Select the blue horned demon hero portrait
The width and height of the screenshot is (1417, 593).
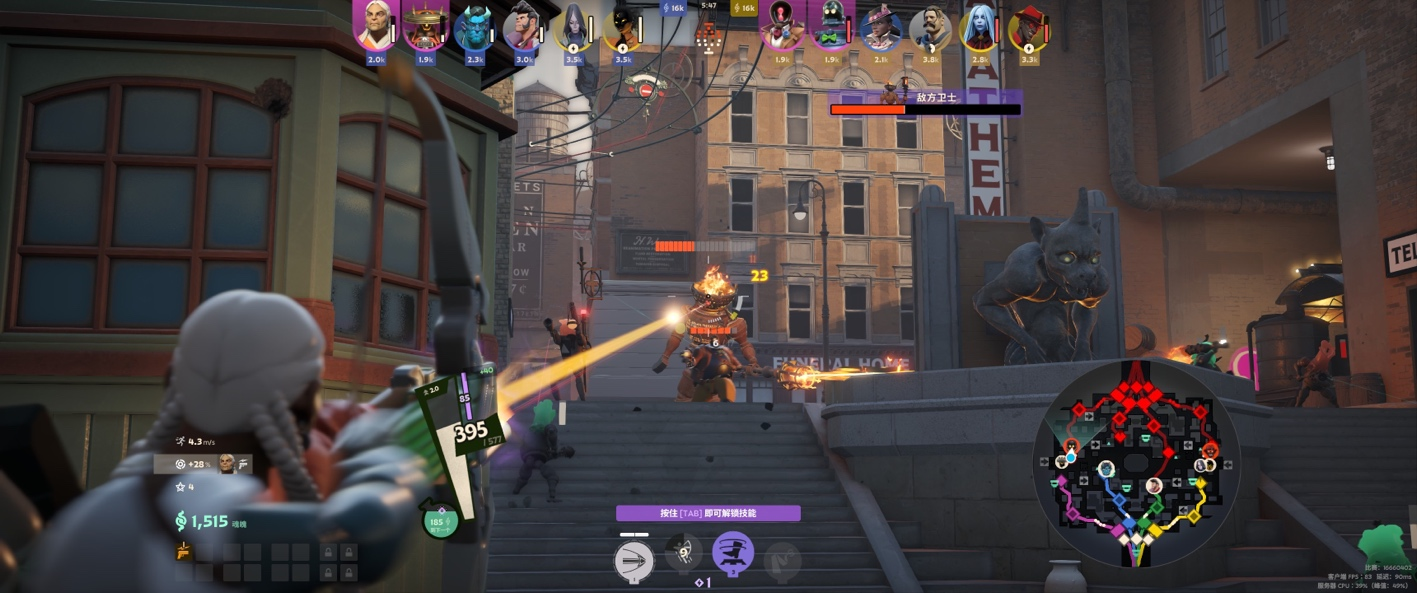point(474,28)
